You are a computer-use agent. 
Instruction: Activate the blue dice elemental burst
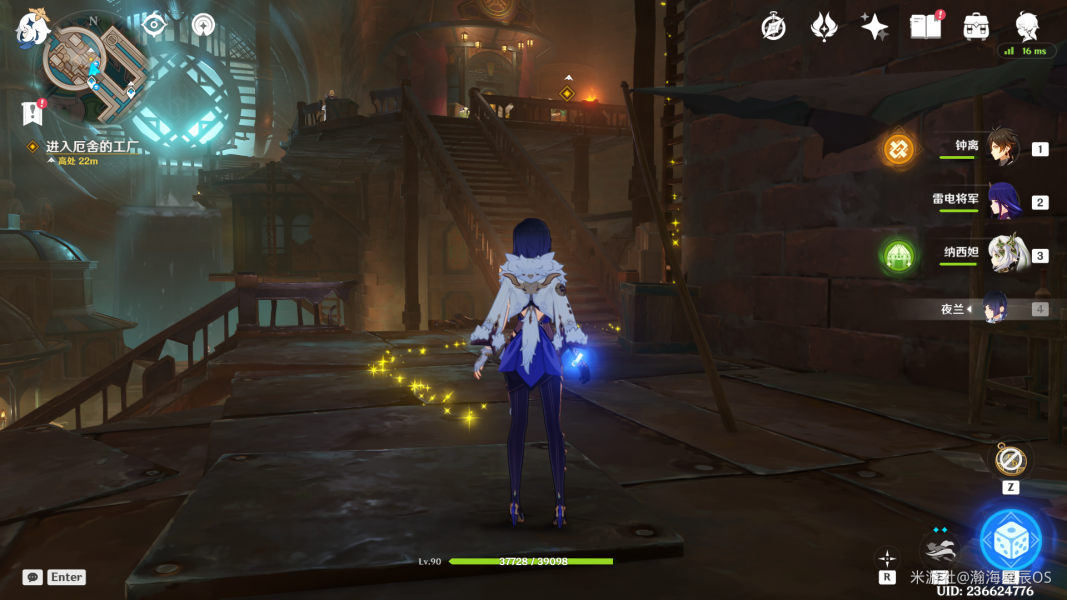click(x=1010, y=540)
